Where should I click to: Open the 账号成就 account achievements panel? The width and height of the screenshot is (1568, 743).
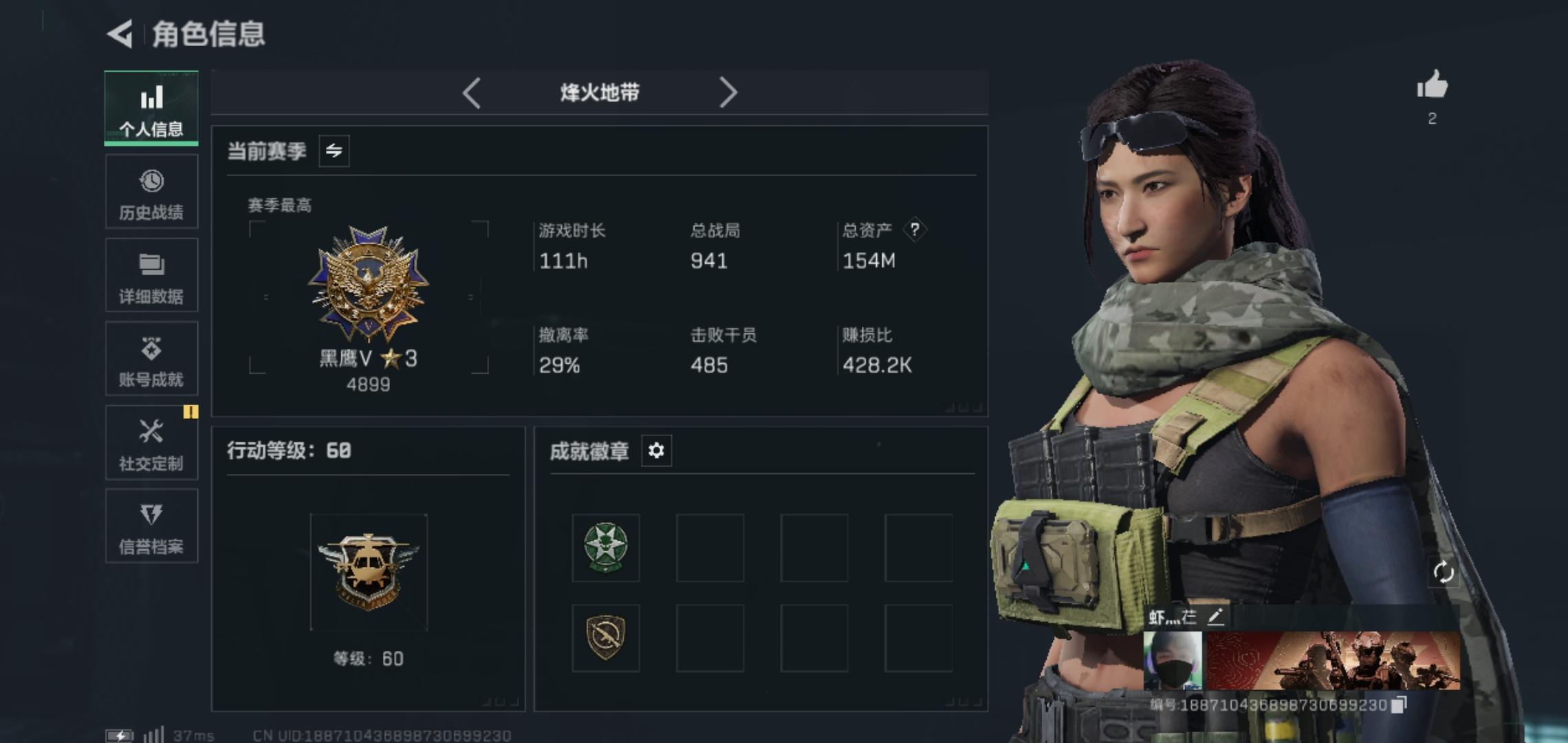pos(151,359)
